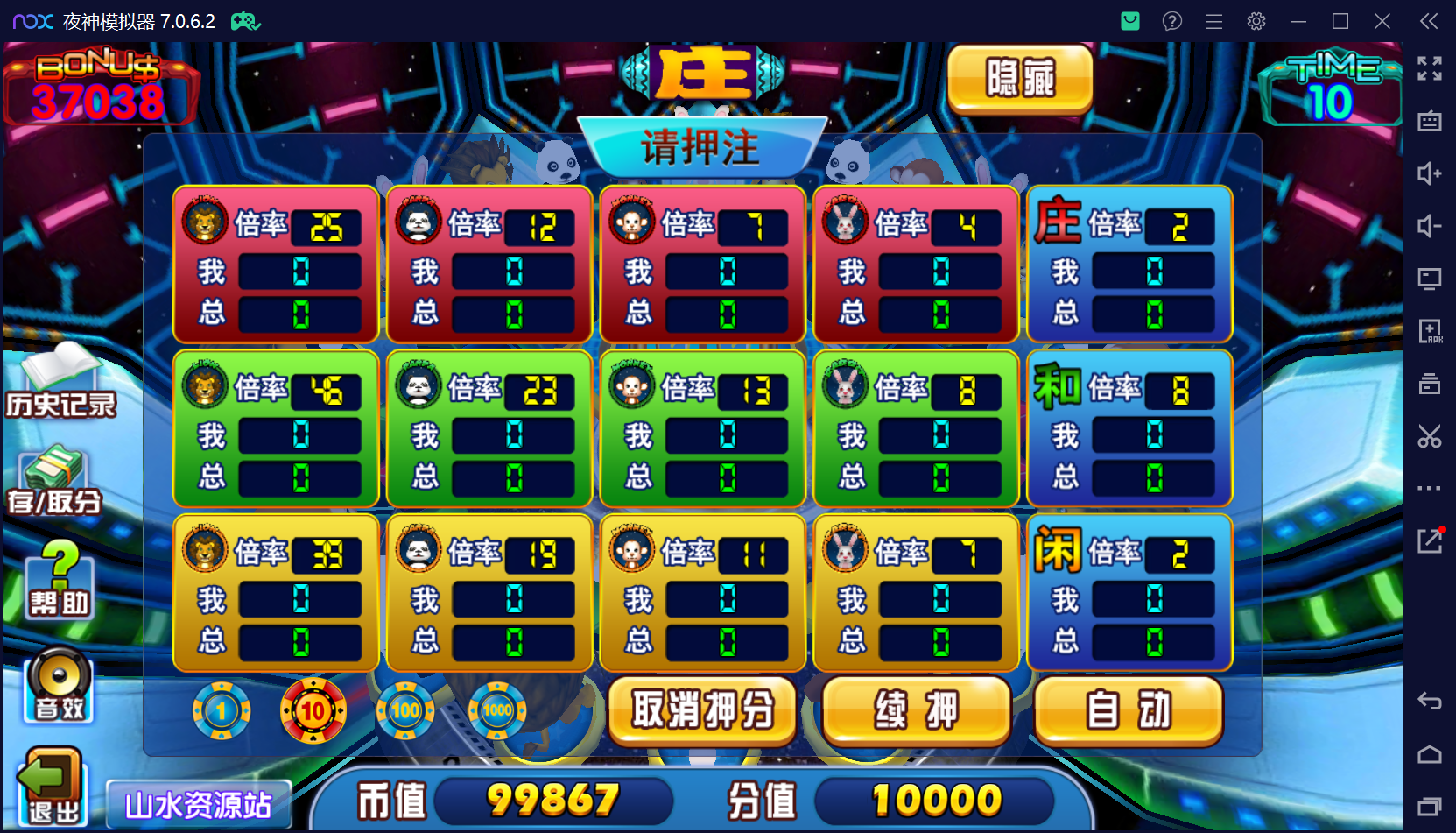Select the 1000 betting chip
Screen dimensions: 1456x833
[x=496, y=711]
